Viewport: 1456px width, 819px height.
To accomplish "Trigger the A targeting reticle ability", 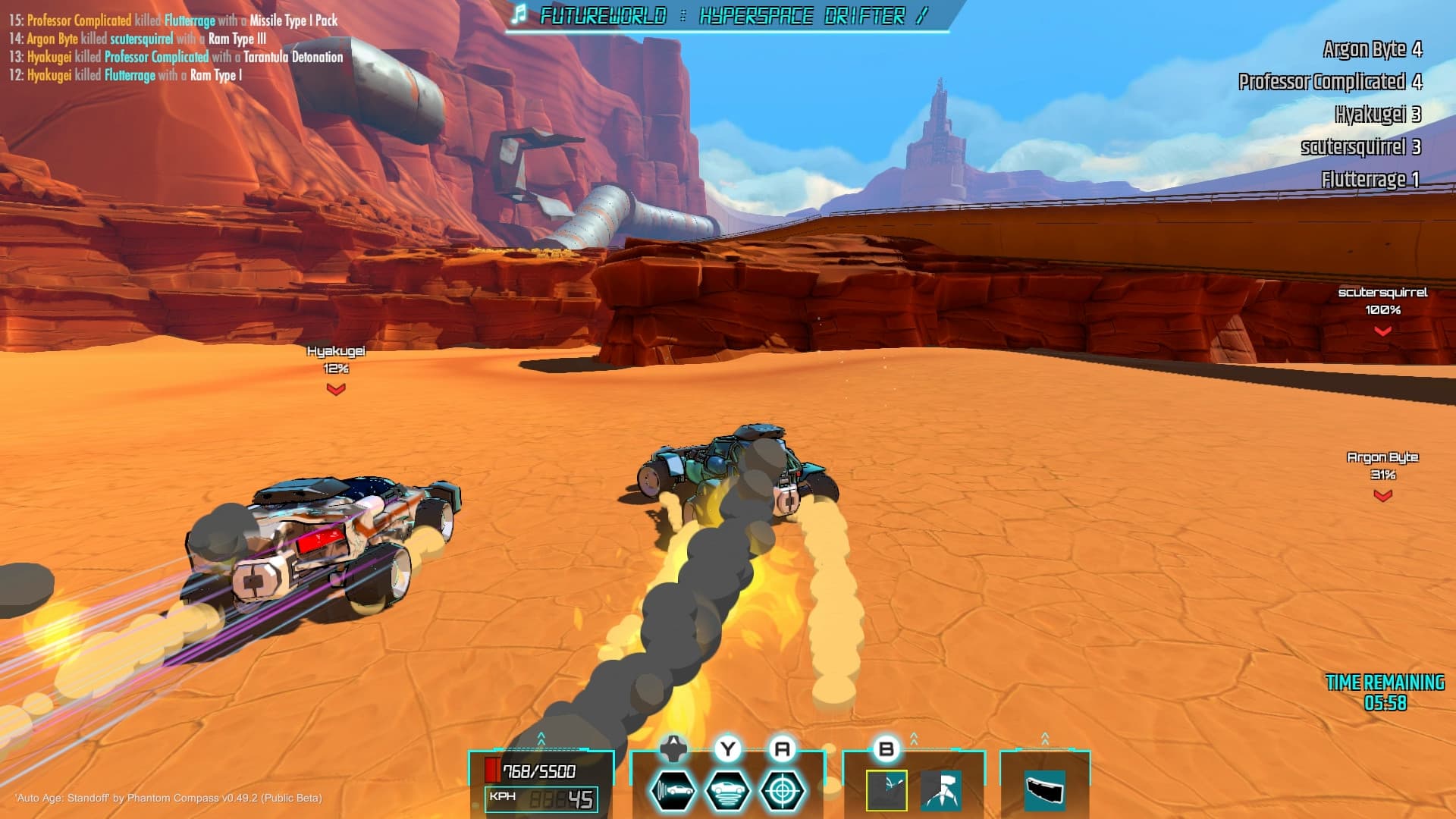I will coord(783,789).
